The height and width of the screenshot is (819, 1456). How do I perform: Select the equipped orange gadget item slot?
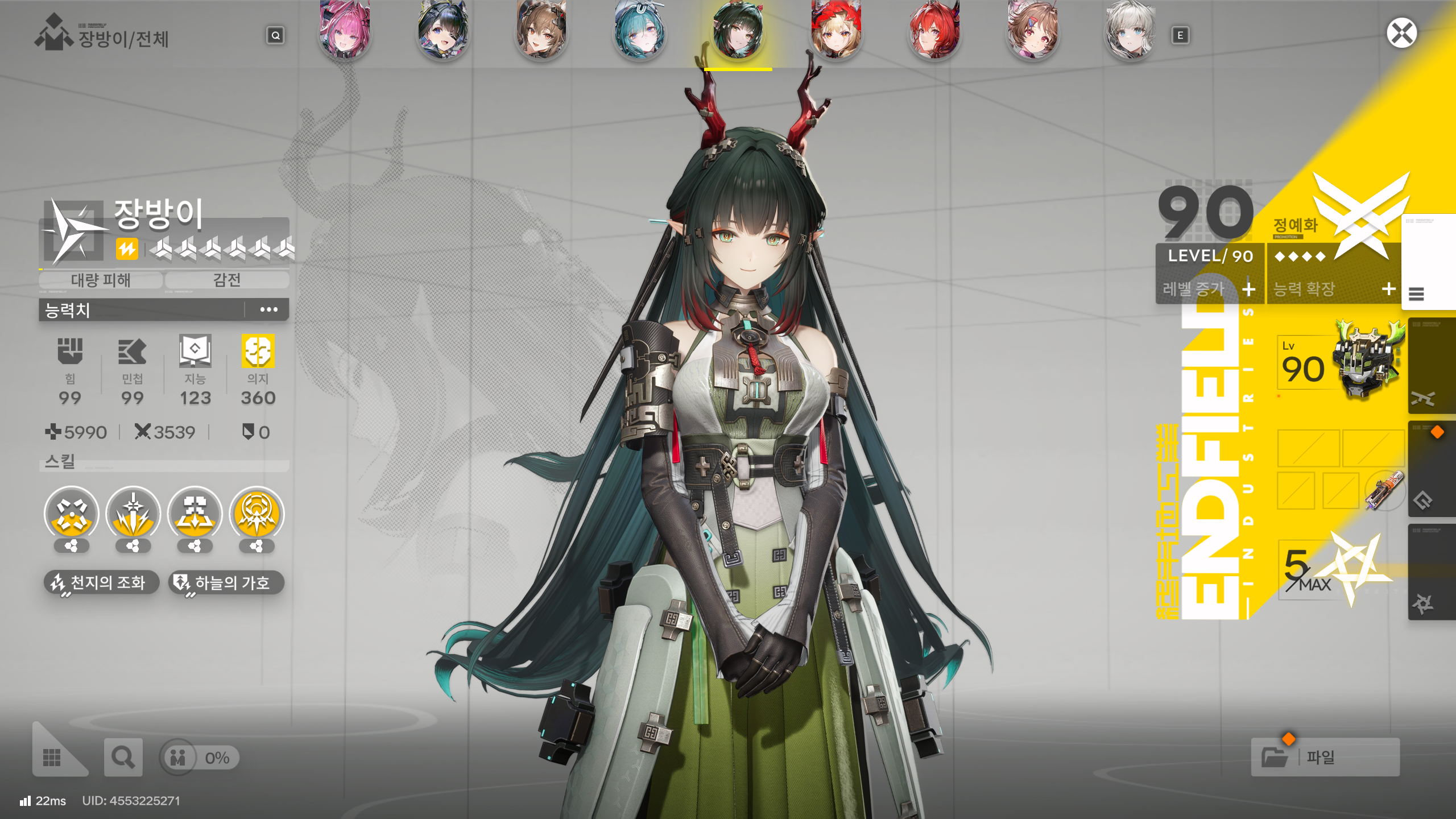point(1384,490)
